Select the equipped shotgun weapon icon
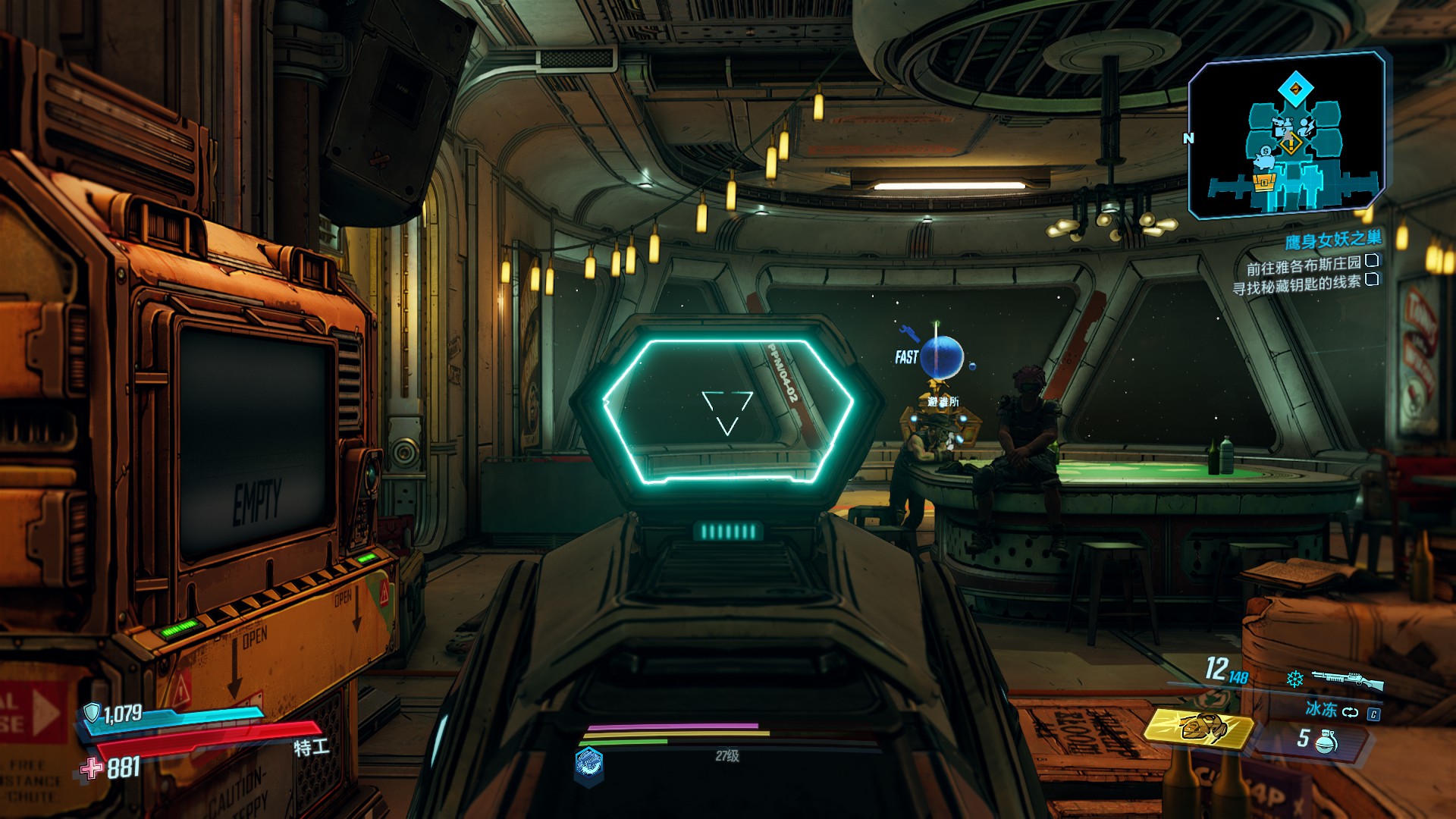The image size is (1456, 819). point(1347,679)
